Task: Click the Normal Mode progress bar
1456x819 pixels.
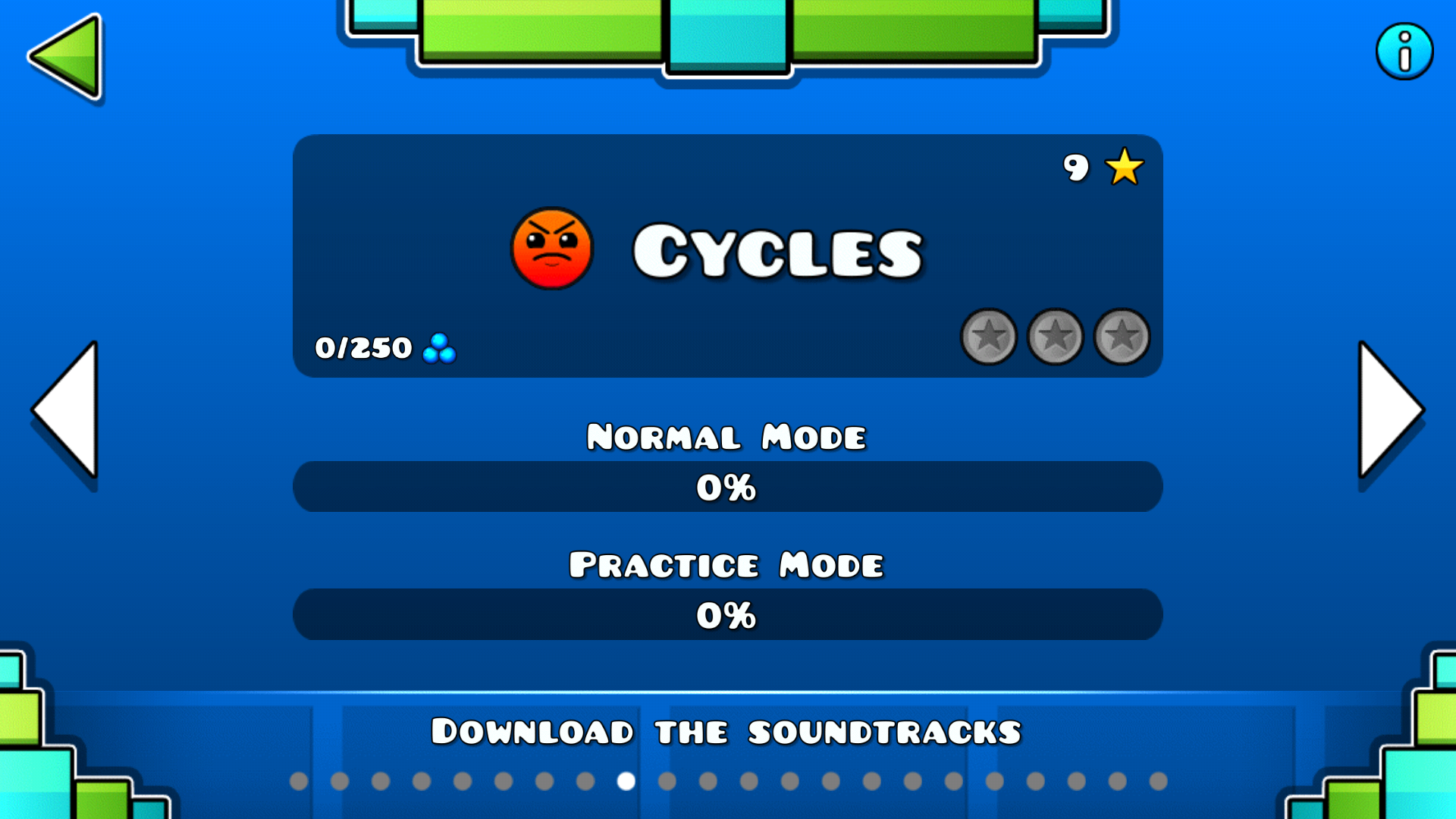Action: coord(726,486)
